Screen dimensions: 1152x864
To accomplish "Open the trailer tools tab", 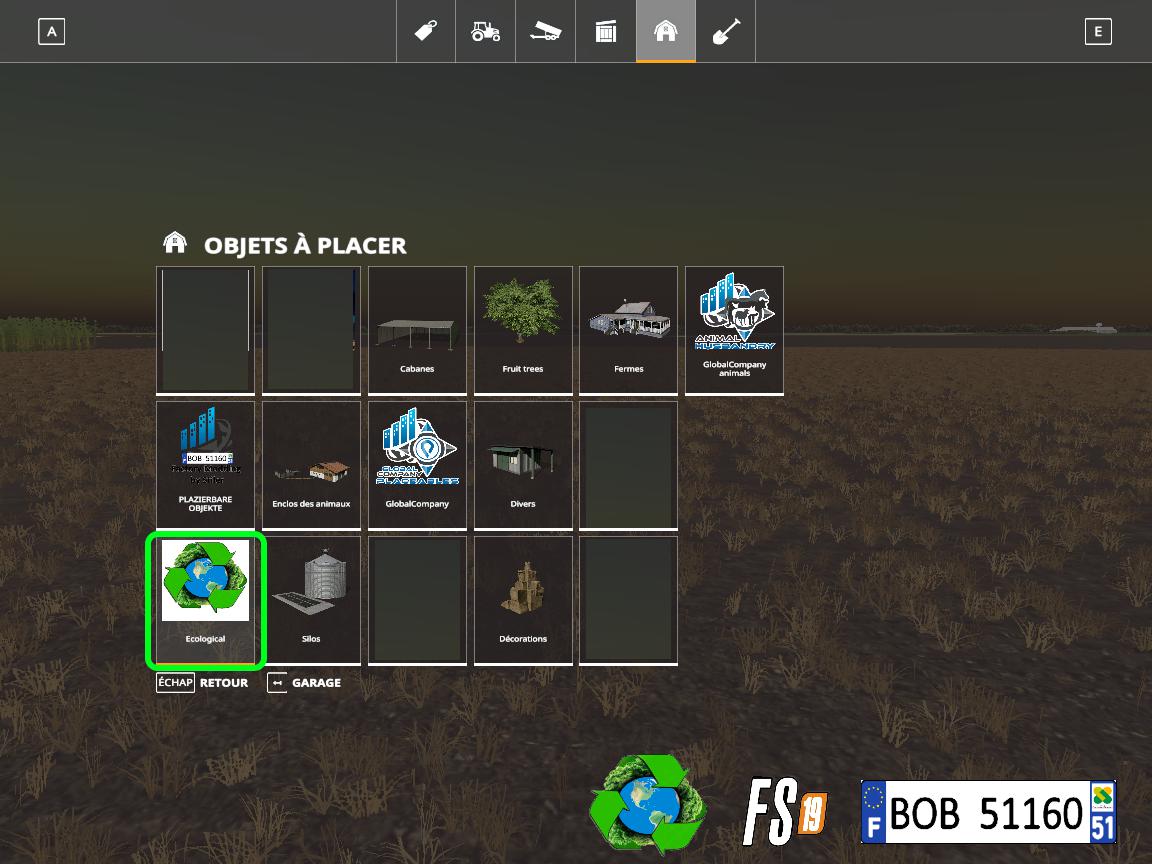I will 546,32.
